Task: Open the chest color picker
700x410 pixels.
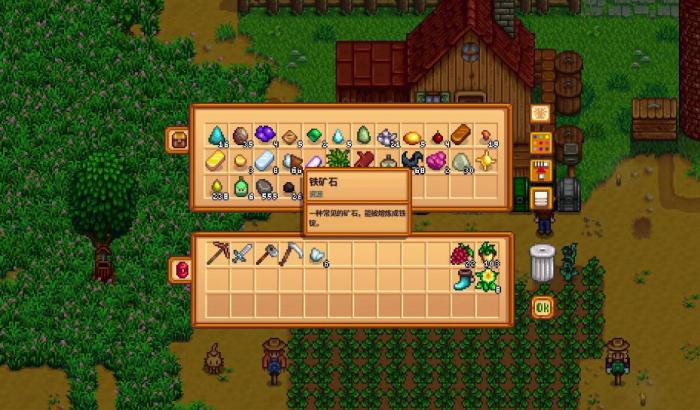Action: pos(540,141)
